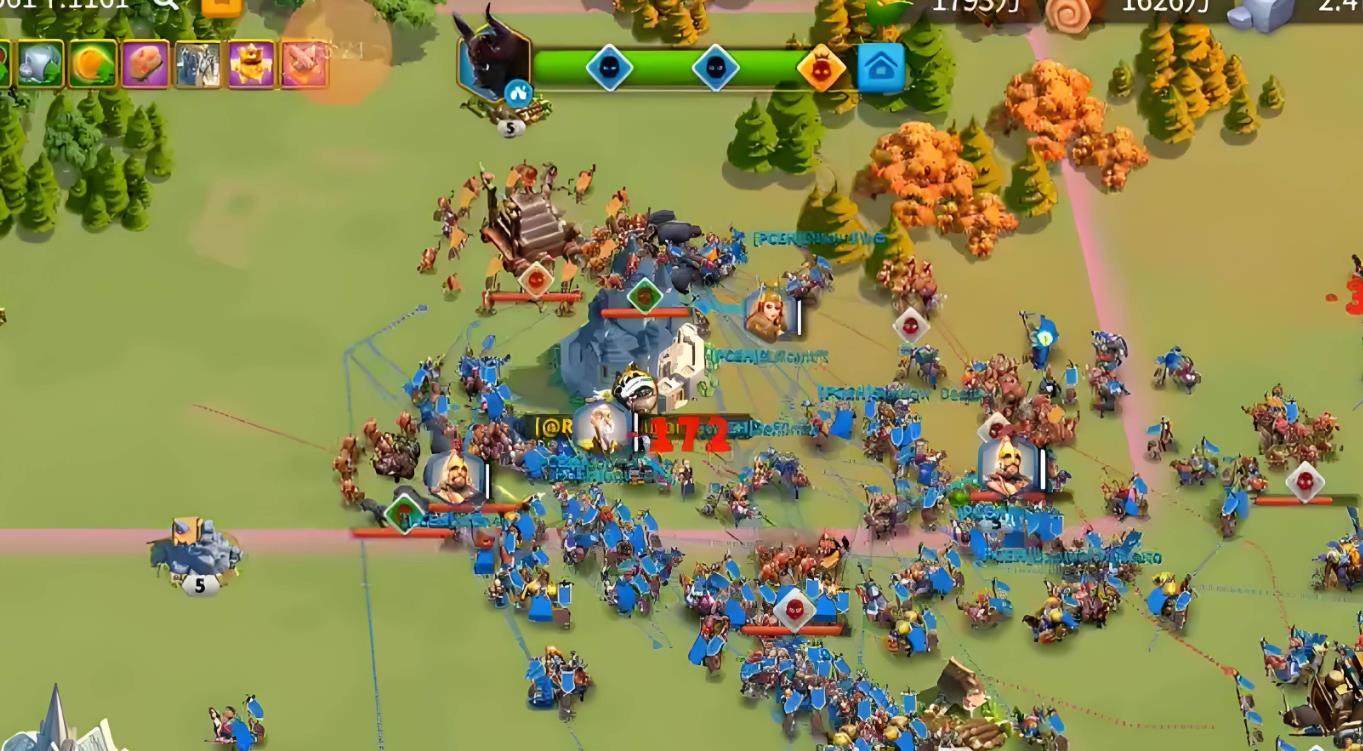
Task: Choose the golden-helmet commander portrait
Action: [x=1006, y=465]
